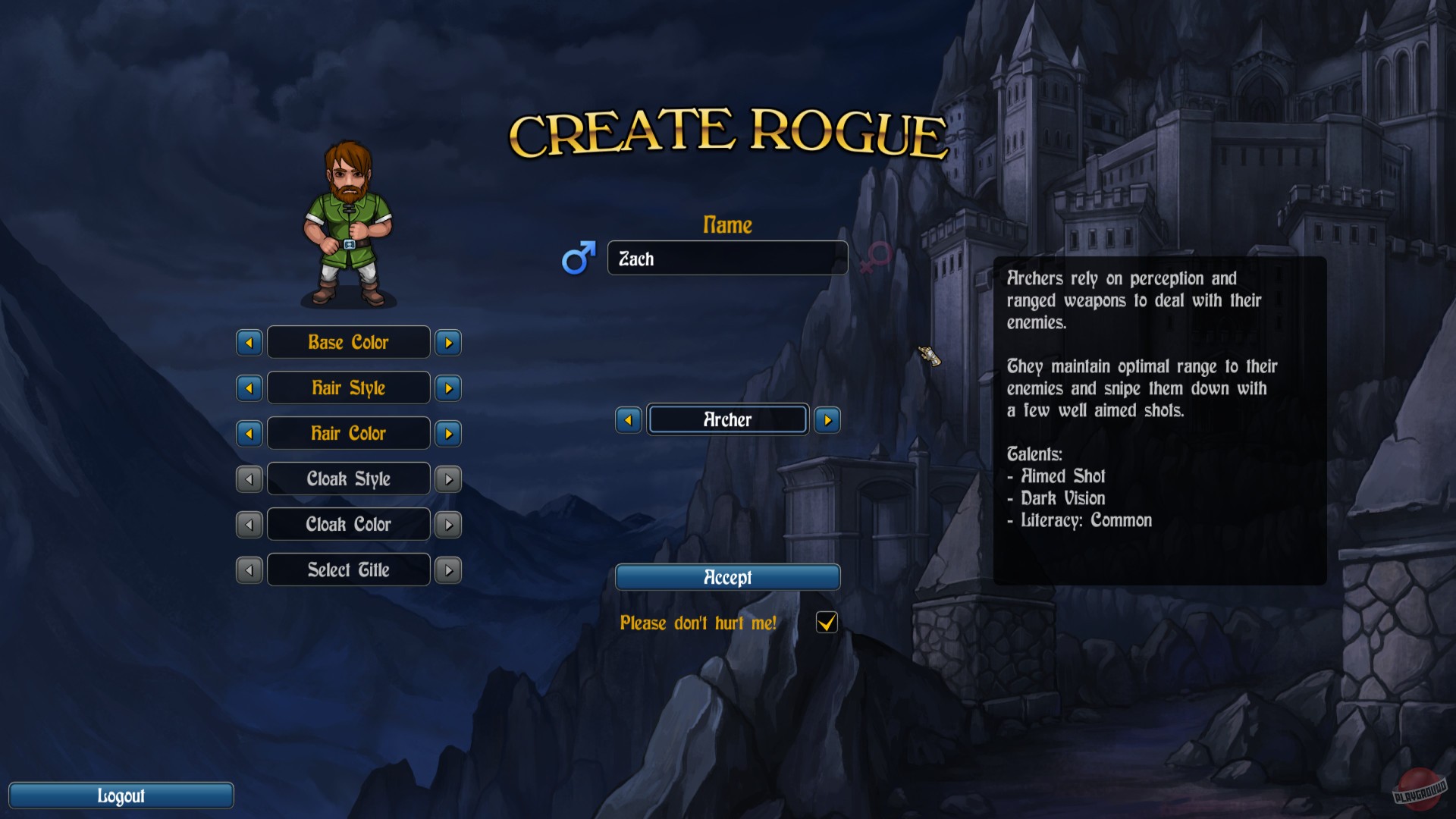
Task: Click the next arrow for Cloak Color
Action: pos(447,524)
